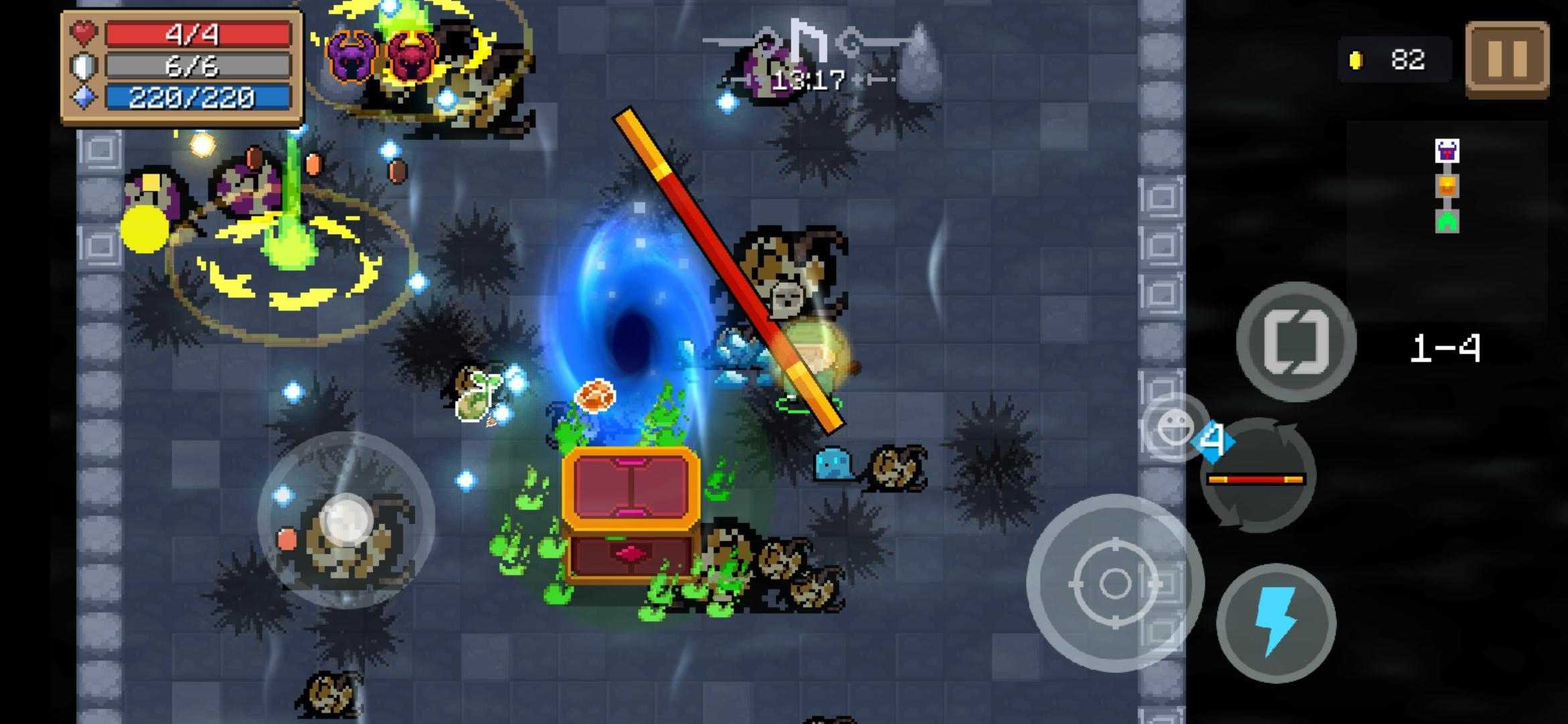
Task: Activate the lightning bolt skill
Action: tap(1276, 623)
